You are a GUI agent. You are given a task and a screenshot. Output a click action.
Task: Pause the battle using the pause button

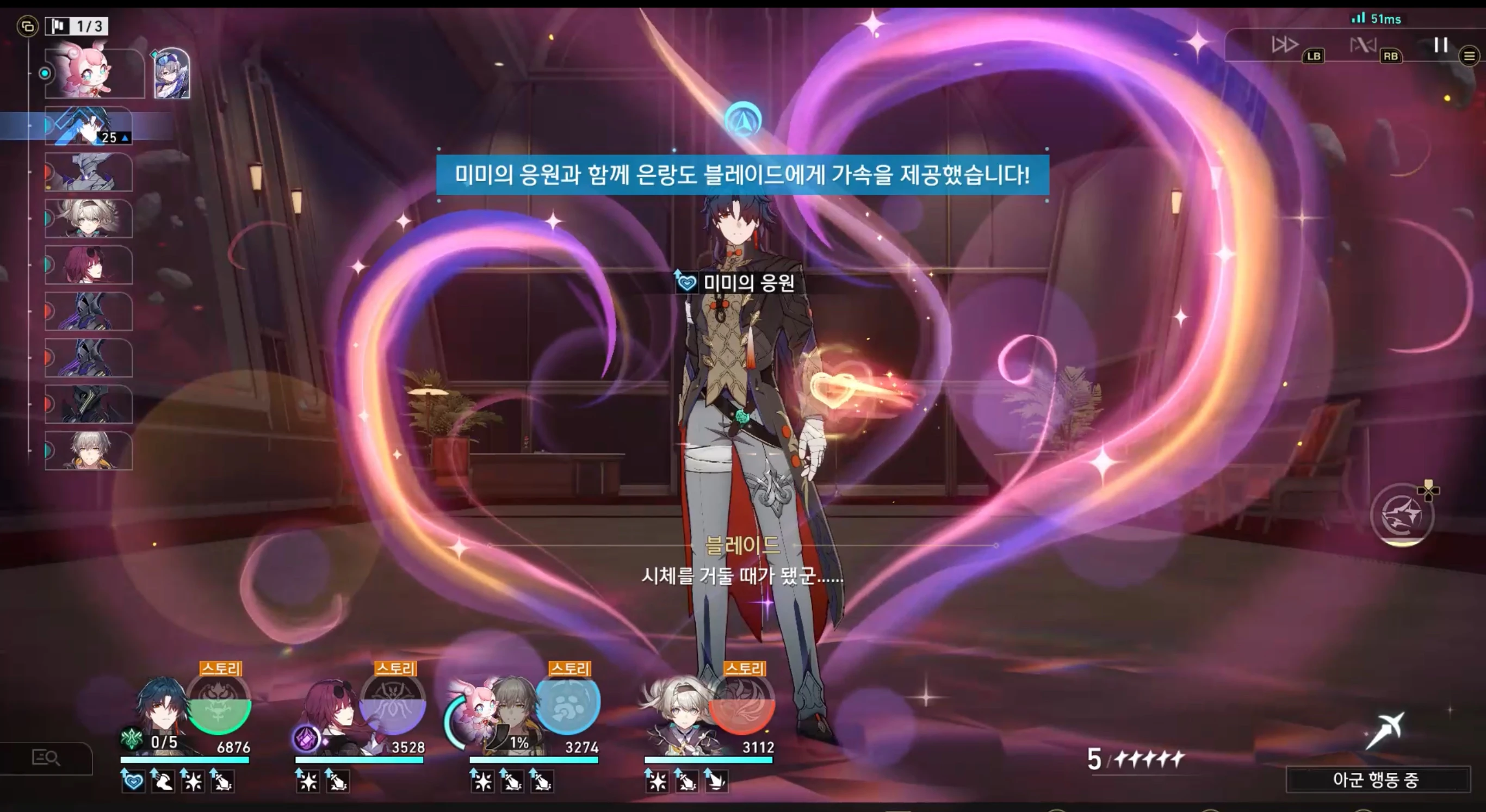pos(1439,45)
